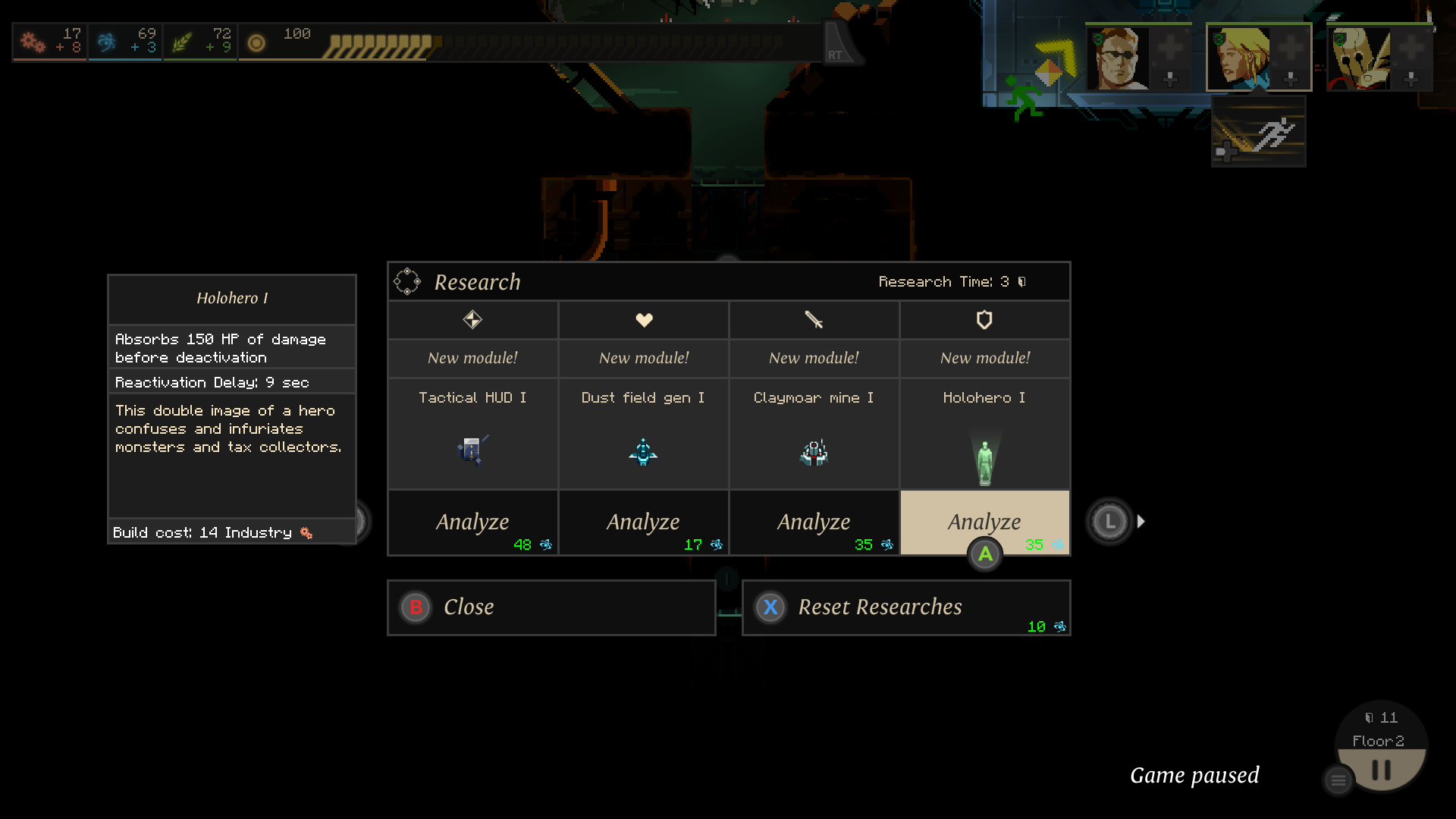Expand the right panel chevron near the L button
Screen dimensions: 1456x819
[x=1141, y=521]
